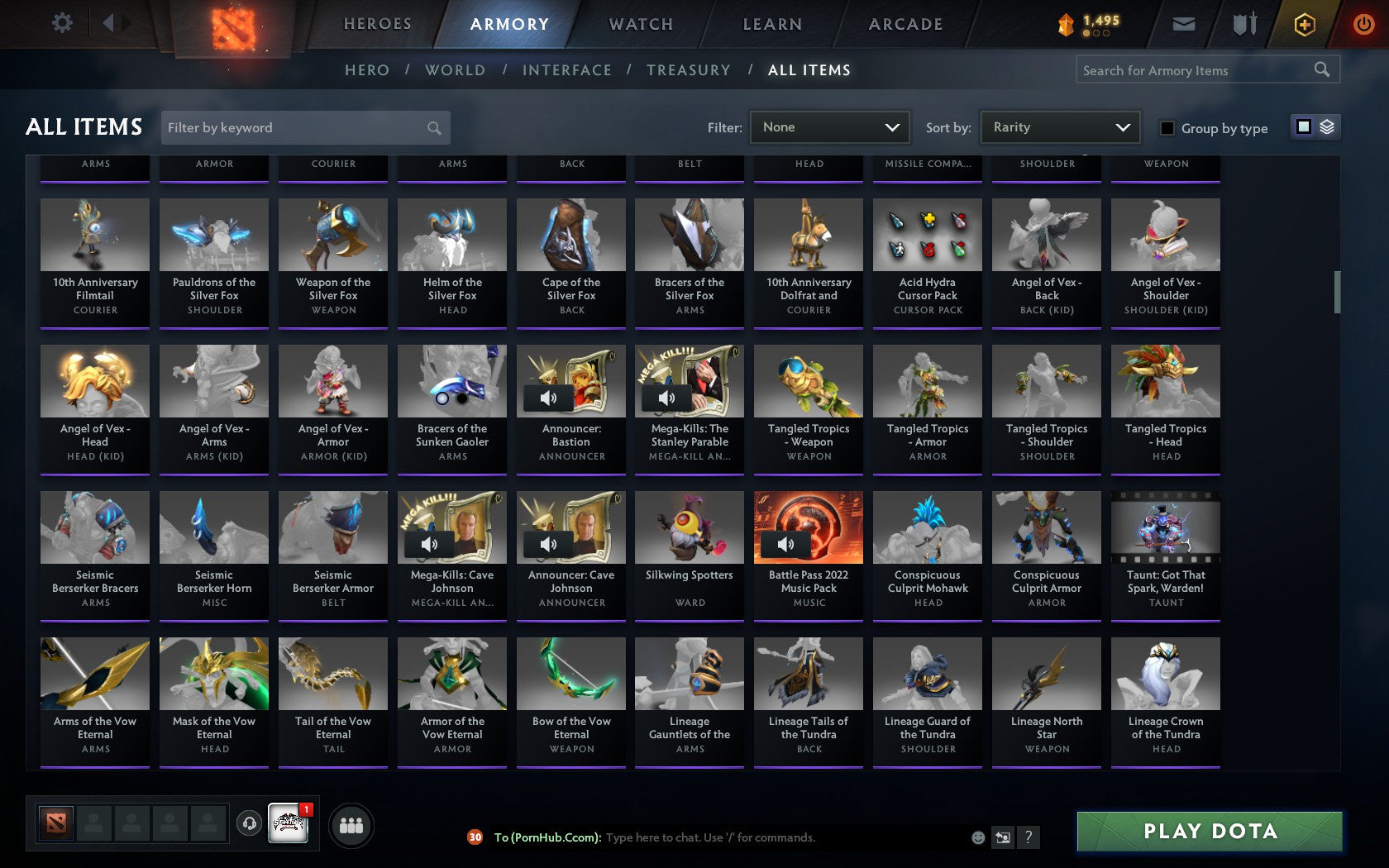
Task: Open the Filter dropdown set to None
Action: [829, 127]
